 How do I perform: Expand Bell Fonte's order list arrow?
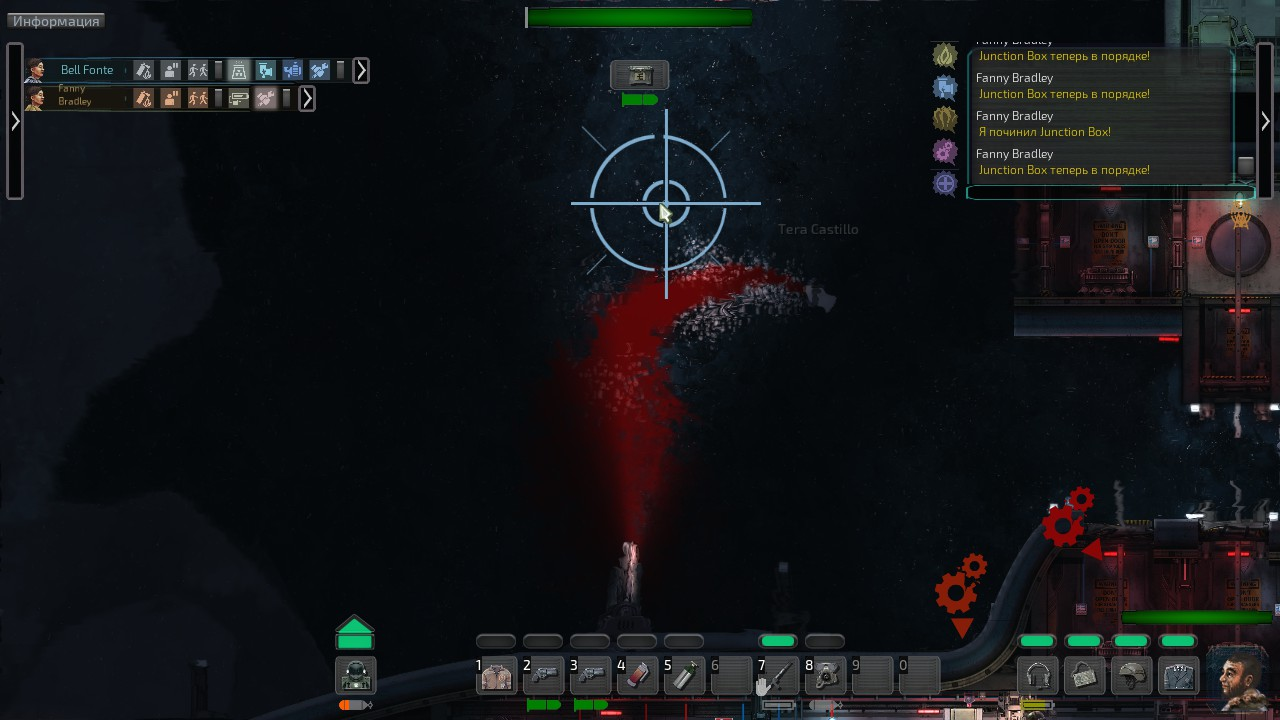tap(361, 70)
